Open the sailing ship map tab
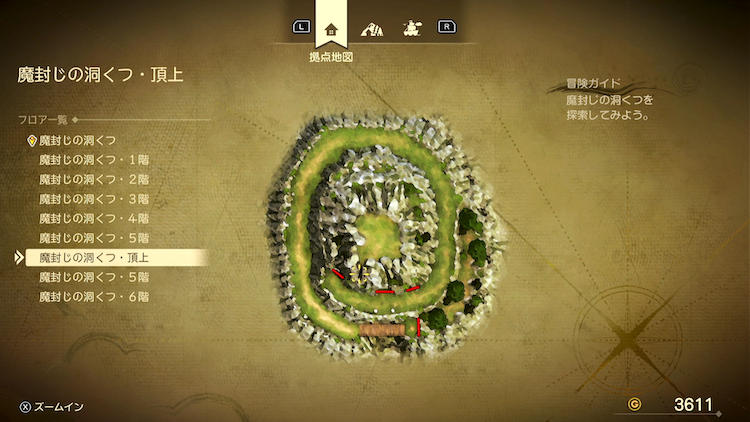The height and width of the screenshot is (422, 750). tap(410, 27)
